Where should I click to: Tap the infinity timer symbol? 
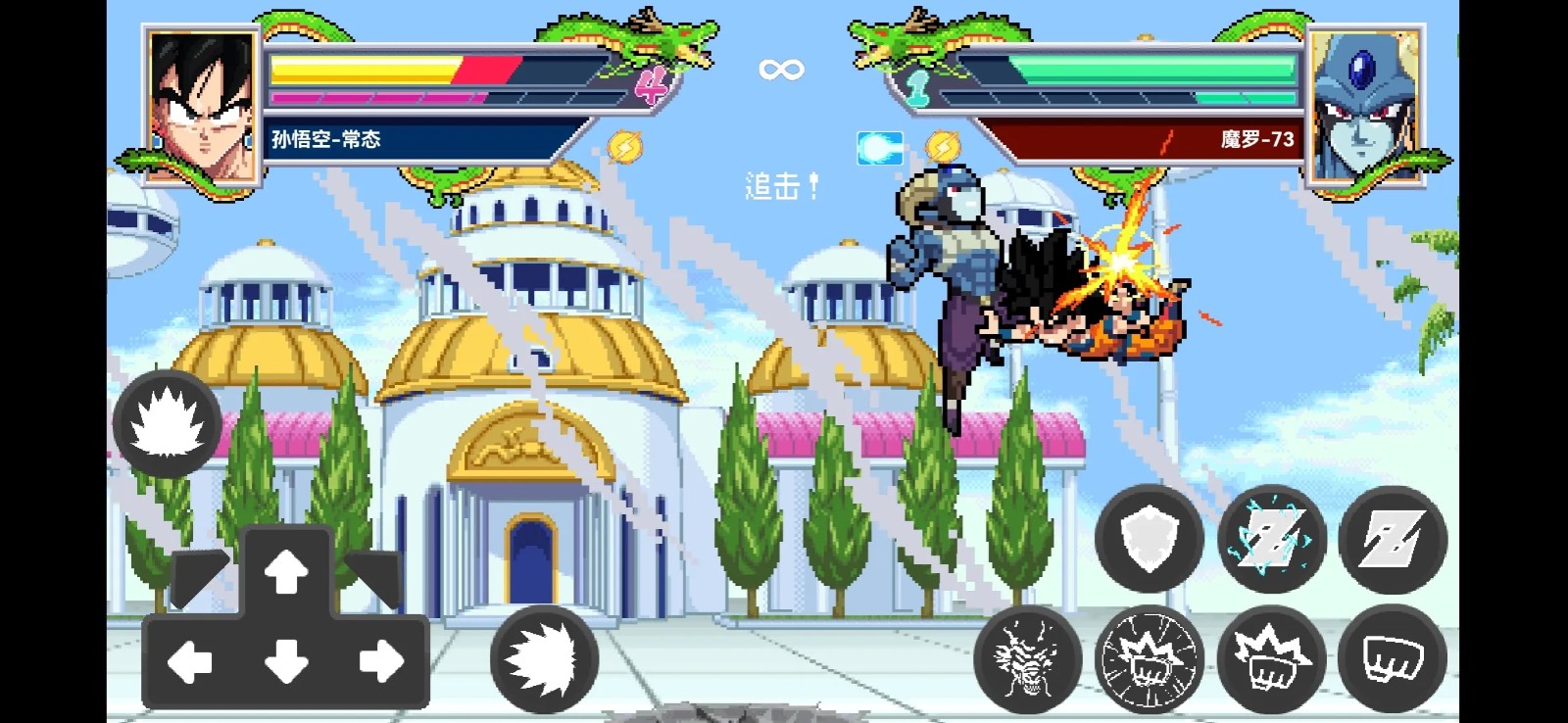779,68
